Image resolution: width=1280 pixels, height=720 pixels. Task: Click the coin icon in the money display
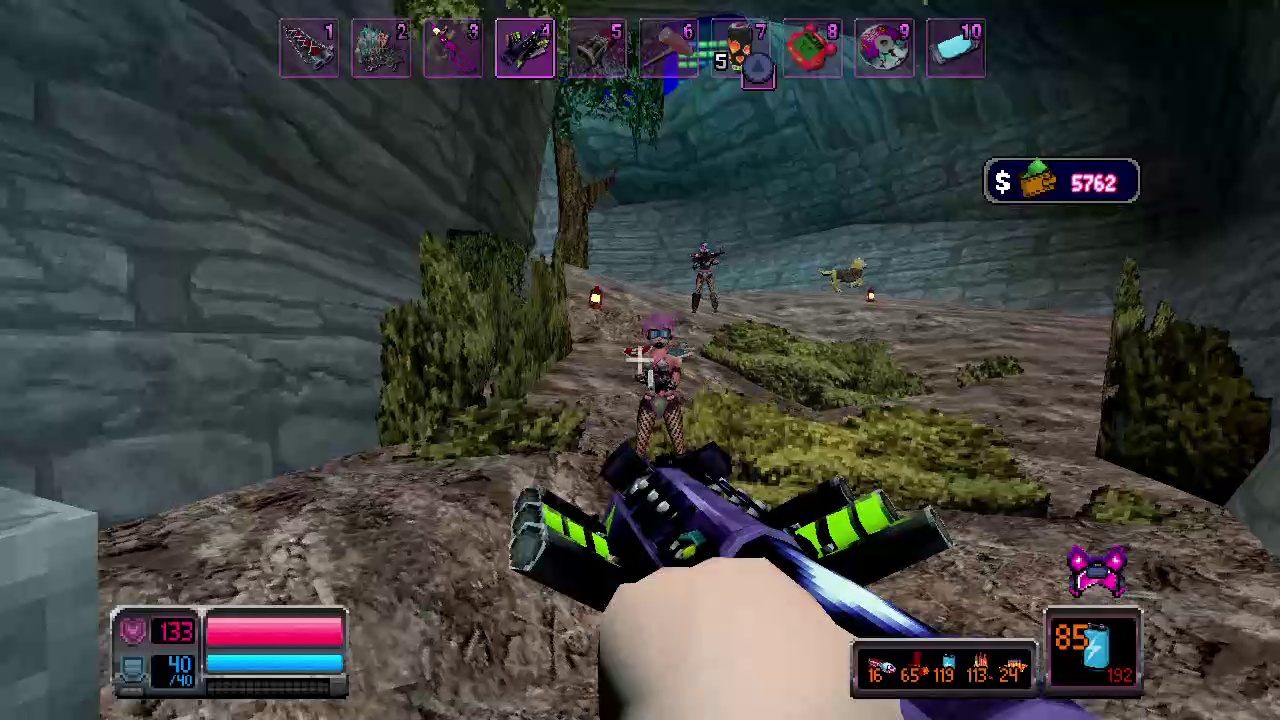pyautogui.click(x=1037, y=182)
